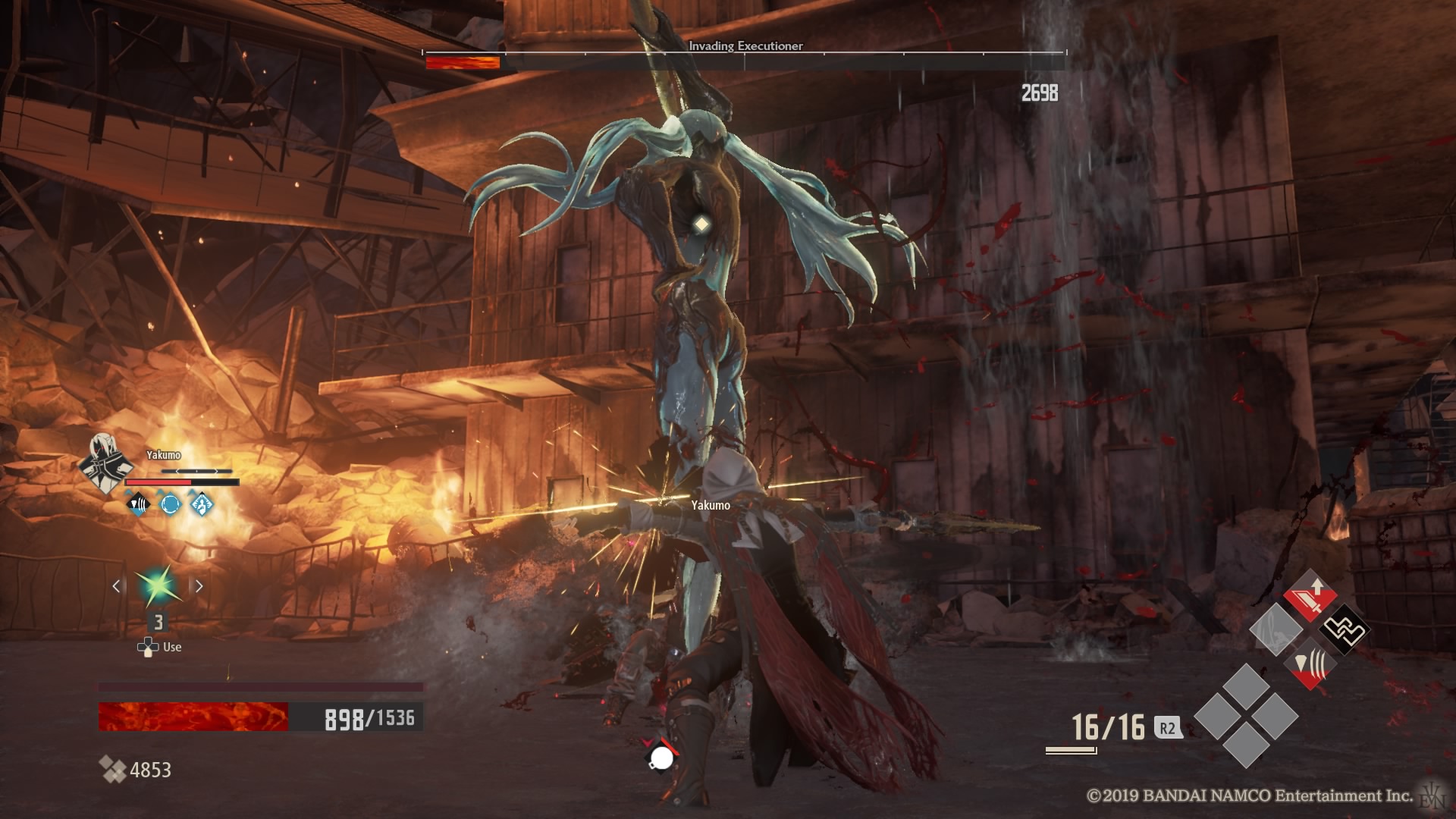Activate the red sword-with-arrow gift
The height and width of the screenshot is (819, 1456).
click(x=1310, y=597)
